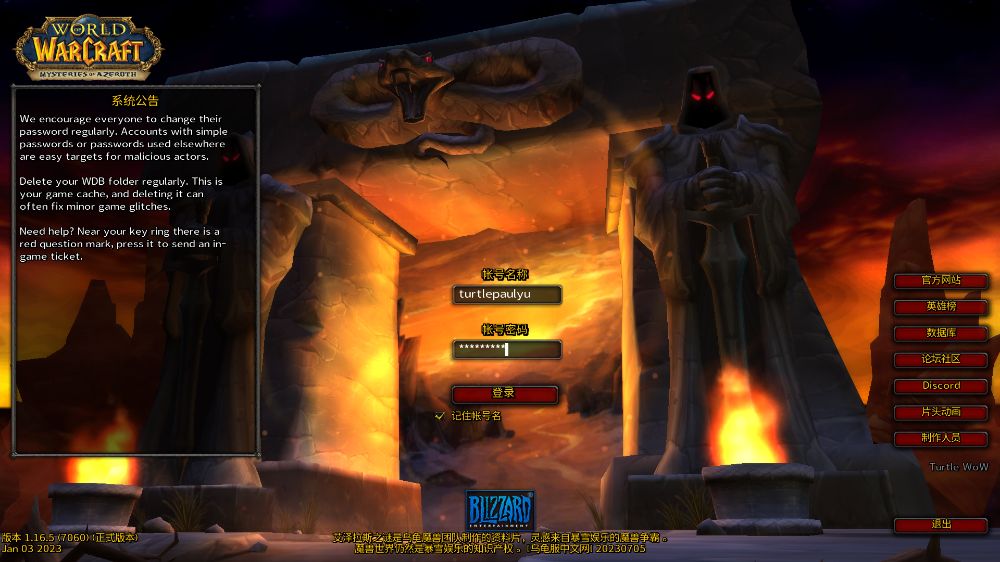The width and height of the screenshot is (1000, 562).
Task: Quit the game with the 退出 button
Action: coord(941,524)
